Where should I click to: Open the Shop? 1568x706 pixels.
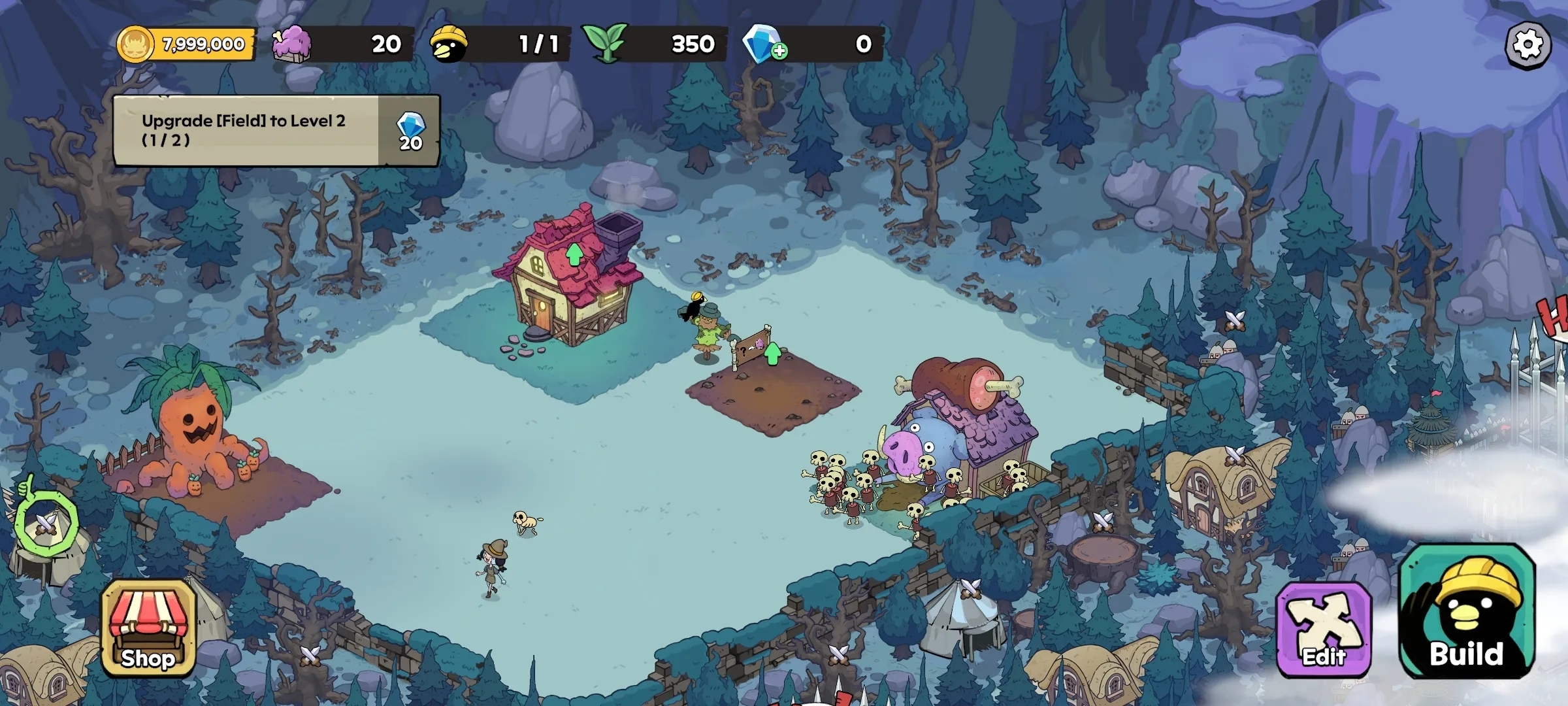tap(148, 628)
